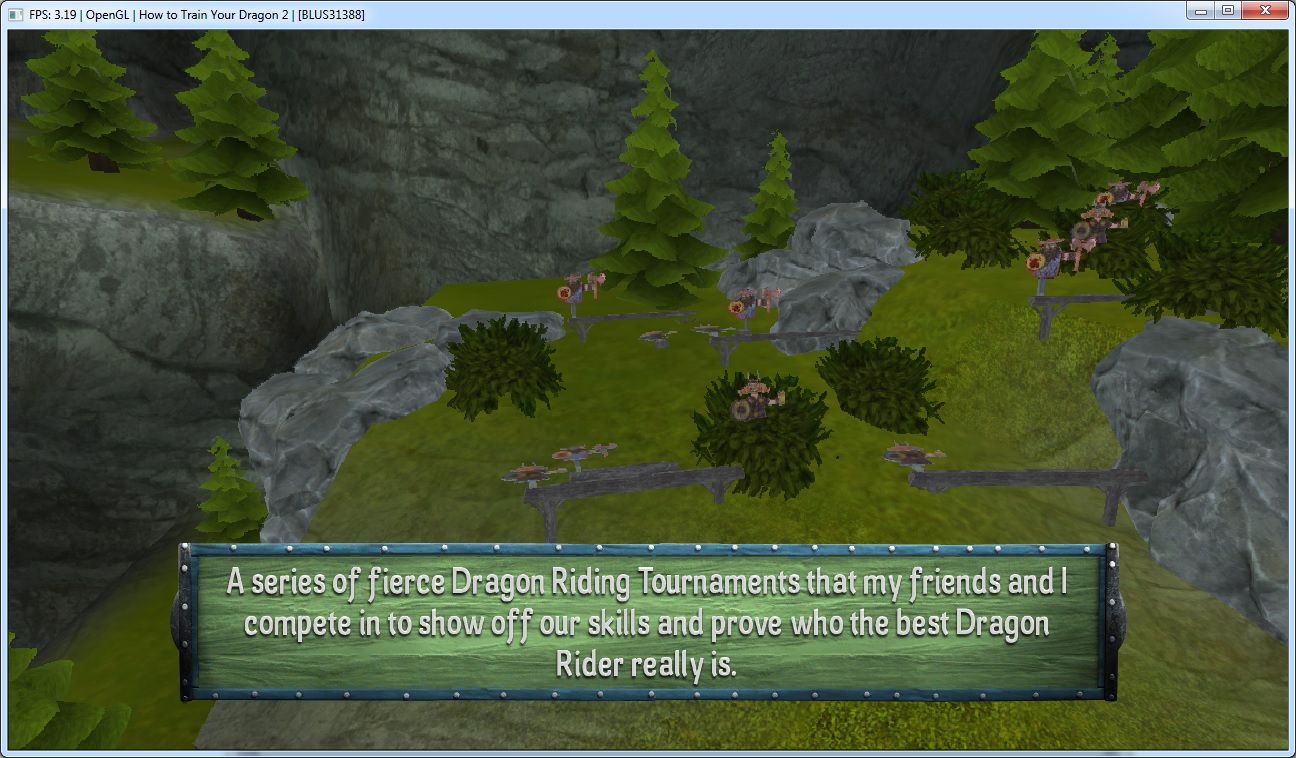Minimize the How to Train Your Dragon 2 window
This screenshot has height=758, width=1296.
point(1201,10)
